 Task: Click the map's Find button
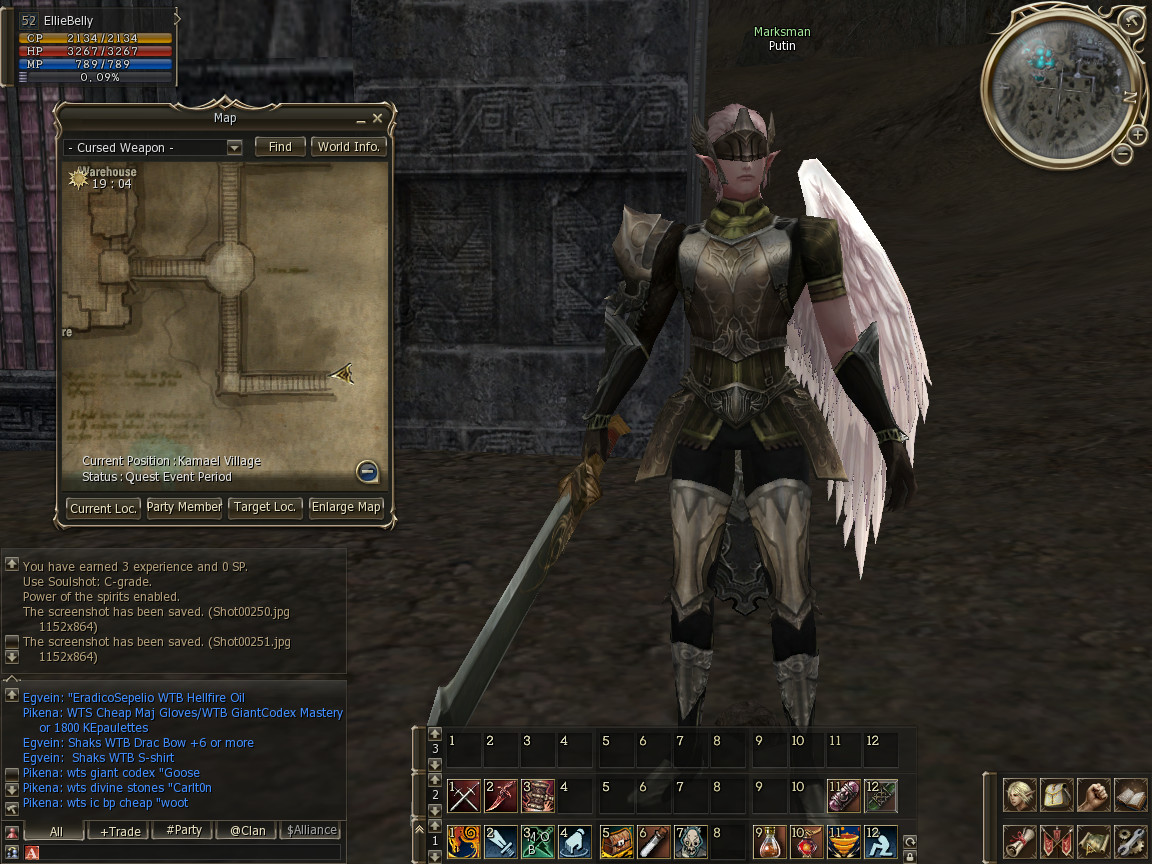coord(280,147)
